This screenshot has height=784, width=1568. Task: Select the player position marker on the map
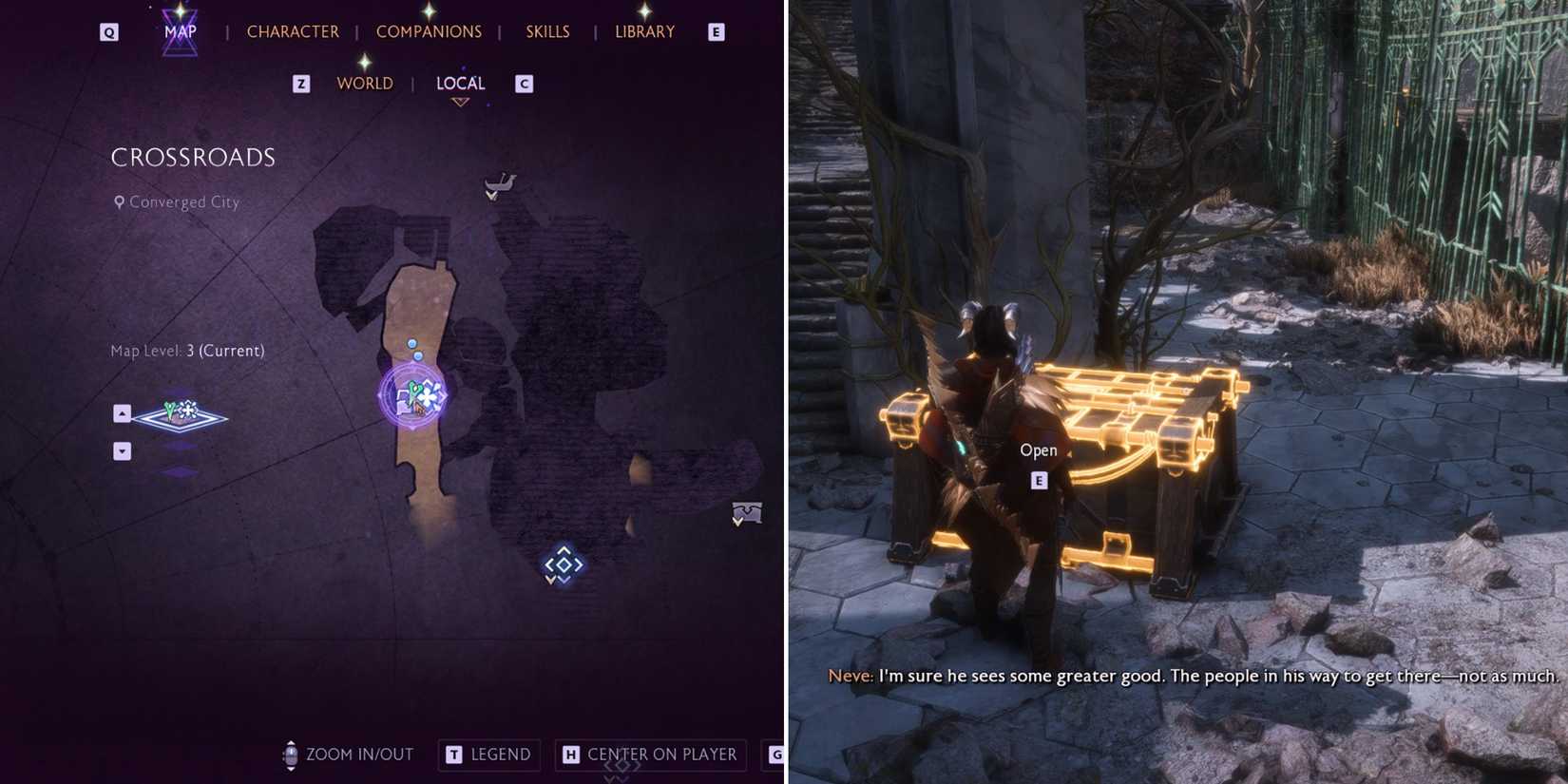coord(413,392)
